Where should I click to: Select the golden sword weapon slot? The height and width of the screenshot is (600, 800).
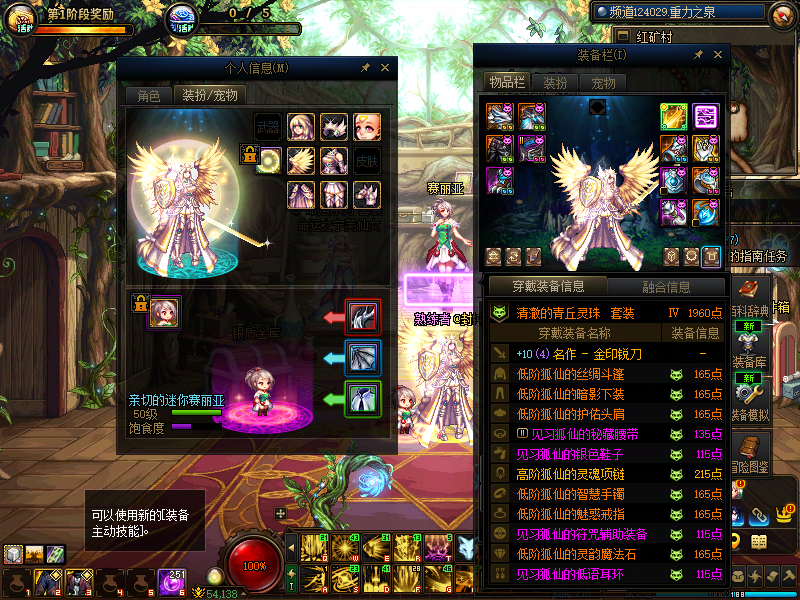pyautogui.click(x=673, y=116)
